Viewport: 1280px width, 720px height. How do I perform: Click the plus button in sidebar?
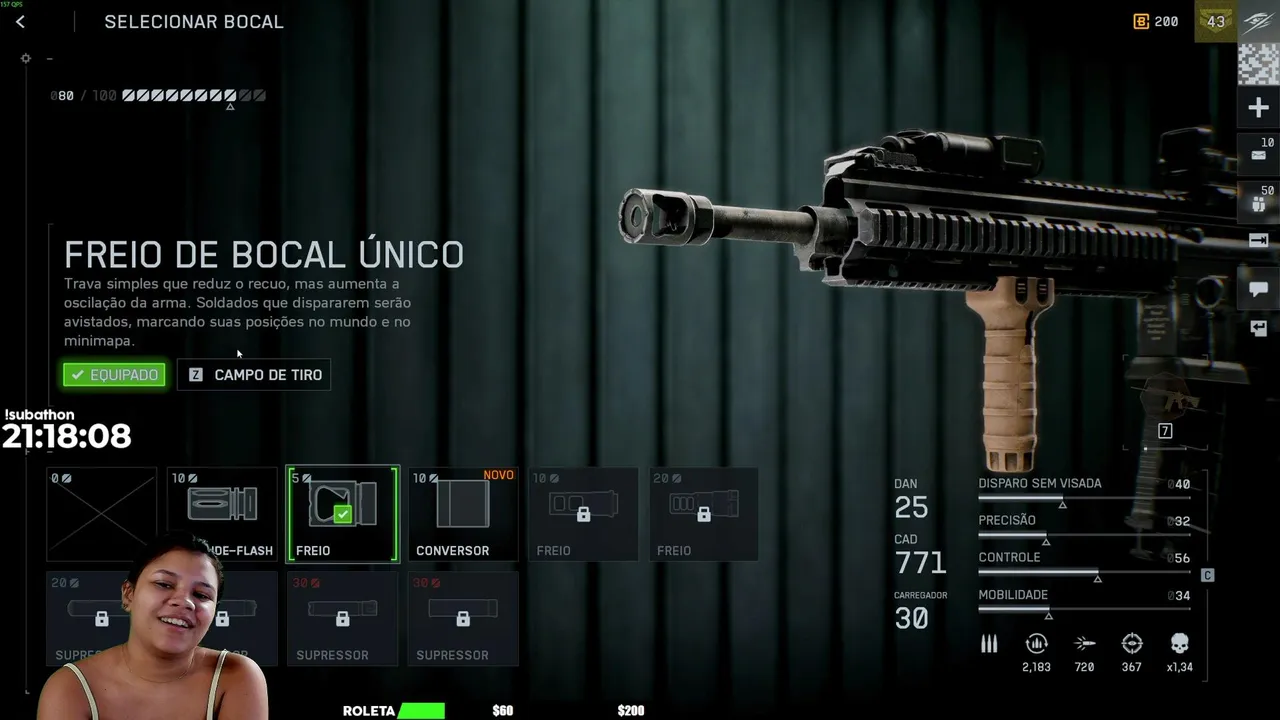(x=1258, y=108)
